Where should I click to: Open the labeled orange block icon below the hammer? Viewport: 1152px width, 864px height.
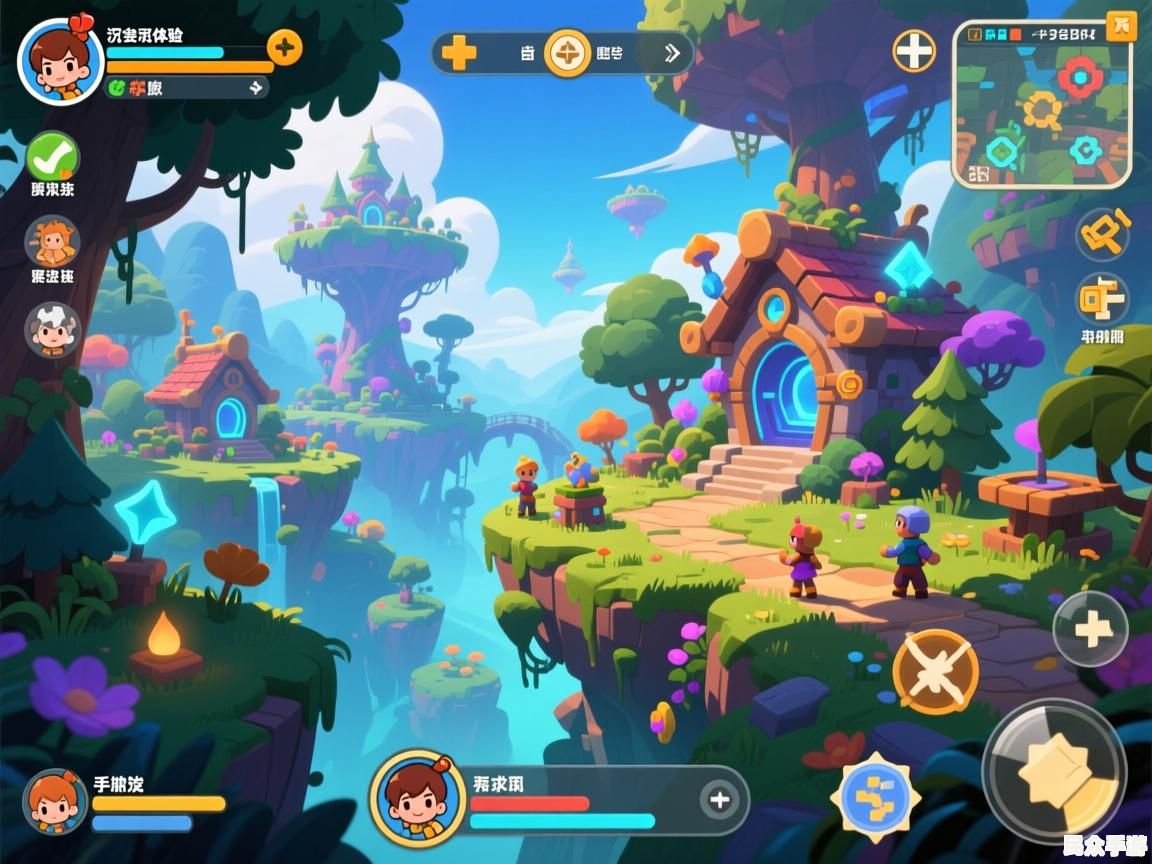1102,300
